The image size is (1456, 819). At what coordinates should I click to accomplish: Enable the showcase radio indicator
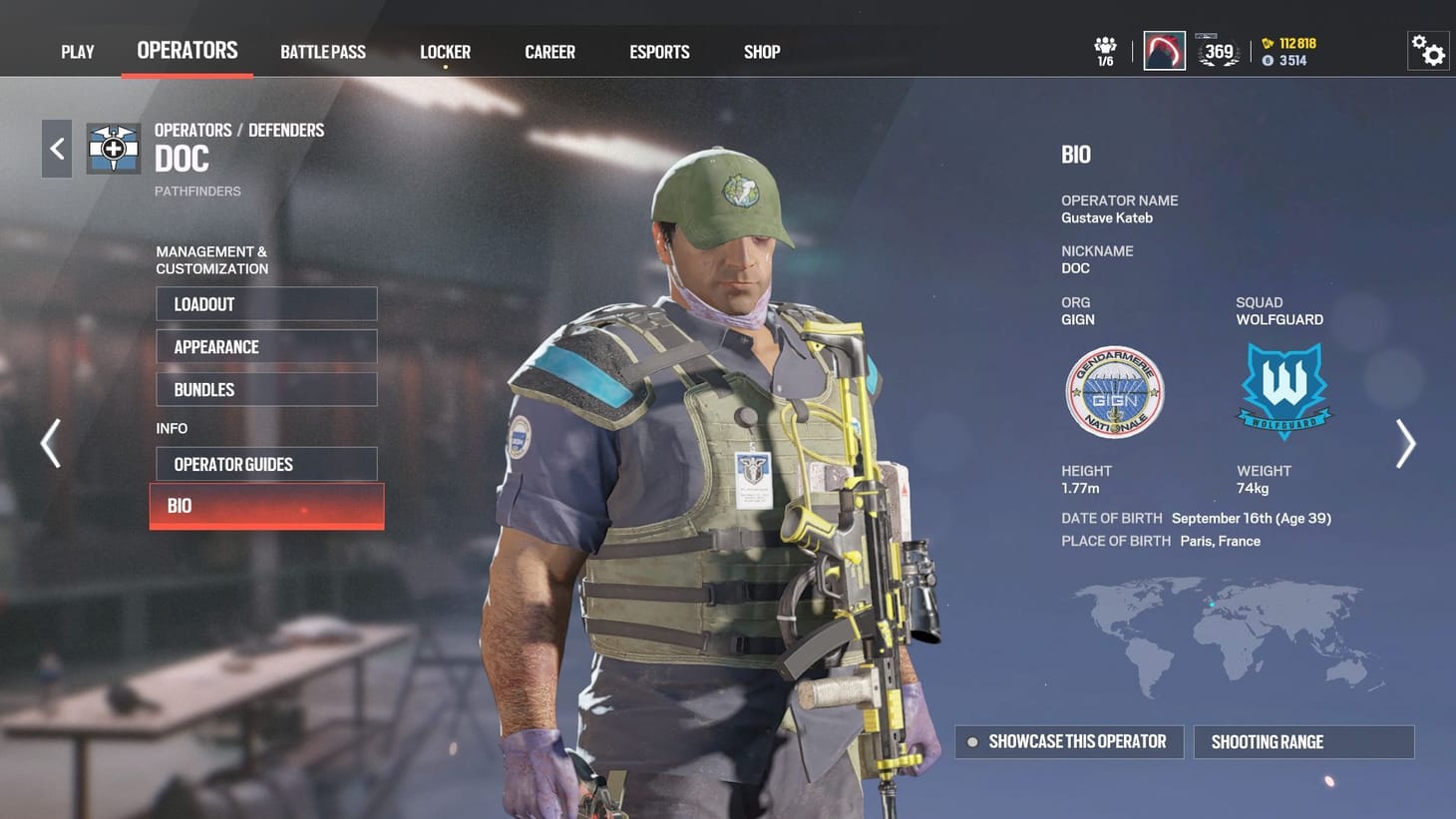(971, 741)
